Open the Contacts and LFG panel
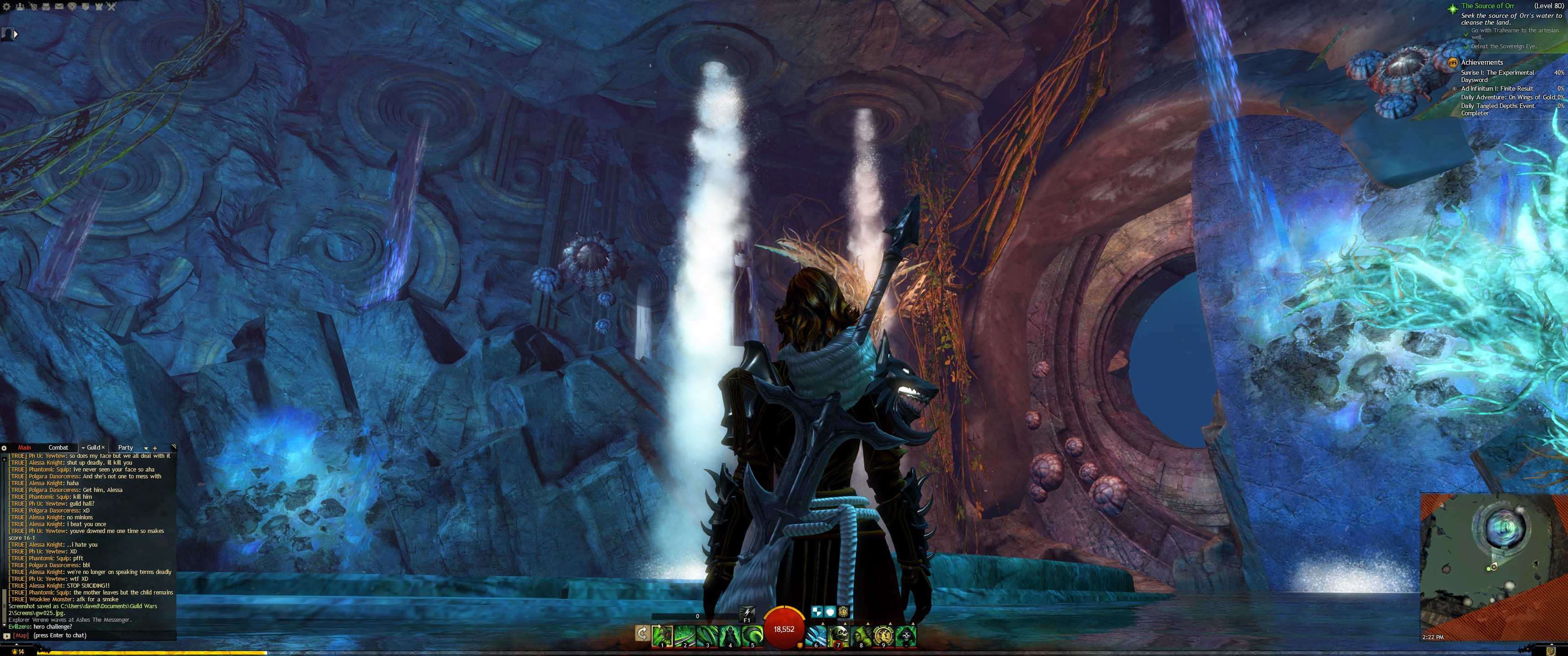The image size is (1568, 656). 20,7
